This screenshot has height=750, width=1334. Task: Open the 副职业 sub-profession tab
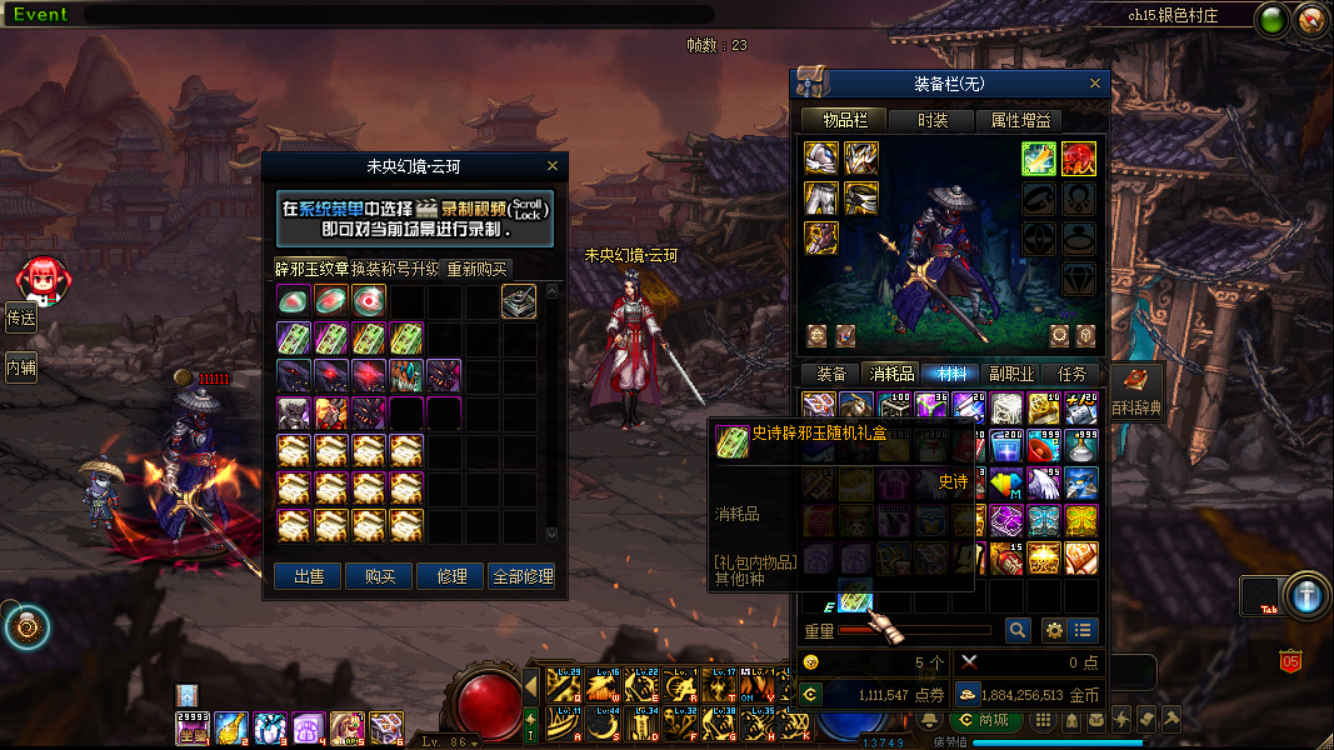point(1011,374)
